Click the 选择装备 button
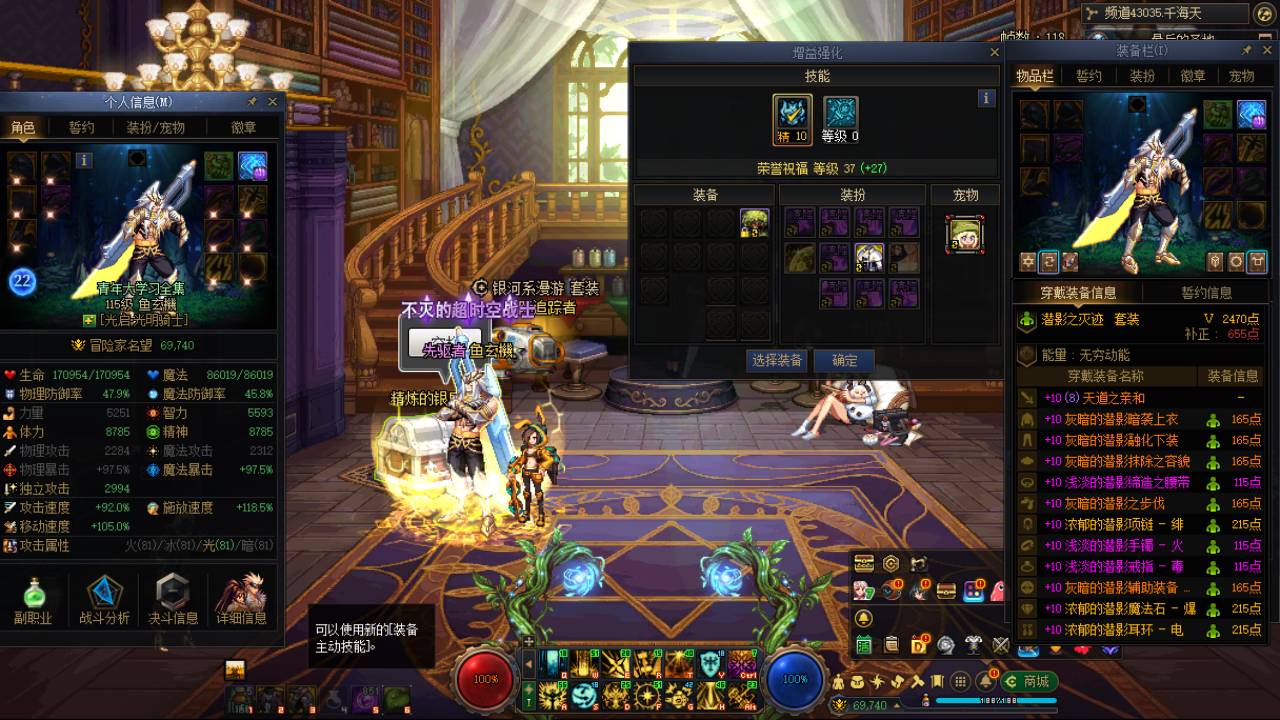 pos(777,360)
